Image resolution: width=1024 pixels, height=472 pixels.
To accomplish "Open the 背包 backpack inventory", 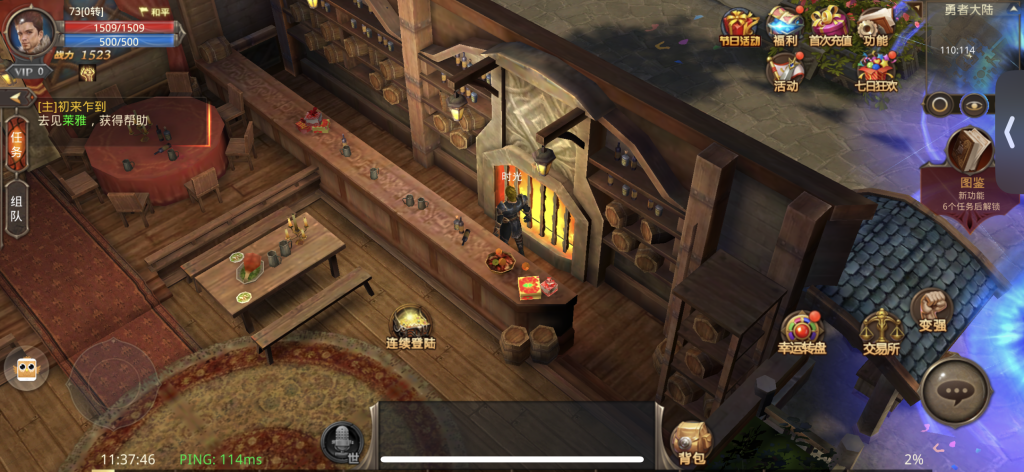I will click(x=691, y=441).
